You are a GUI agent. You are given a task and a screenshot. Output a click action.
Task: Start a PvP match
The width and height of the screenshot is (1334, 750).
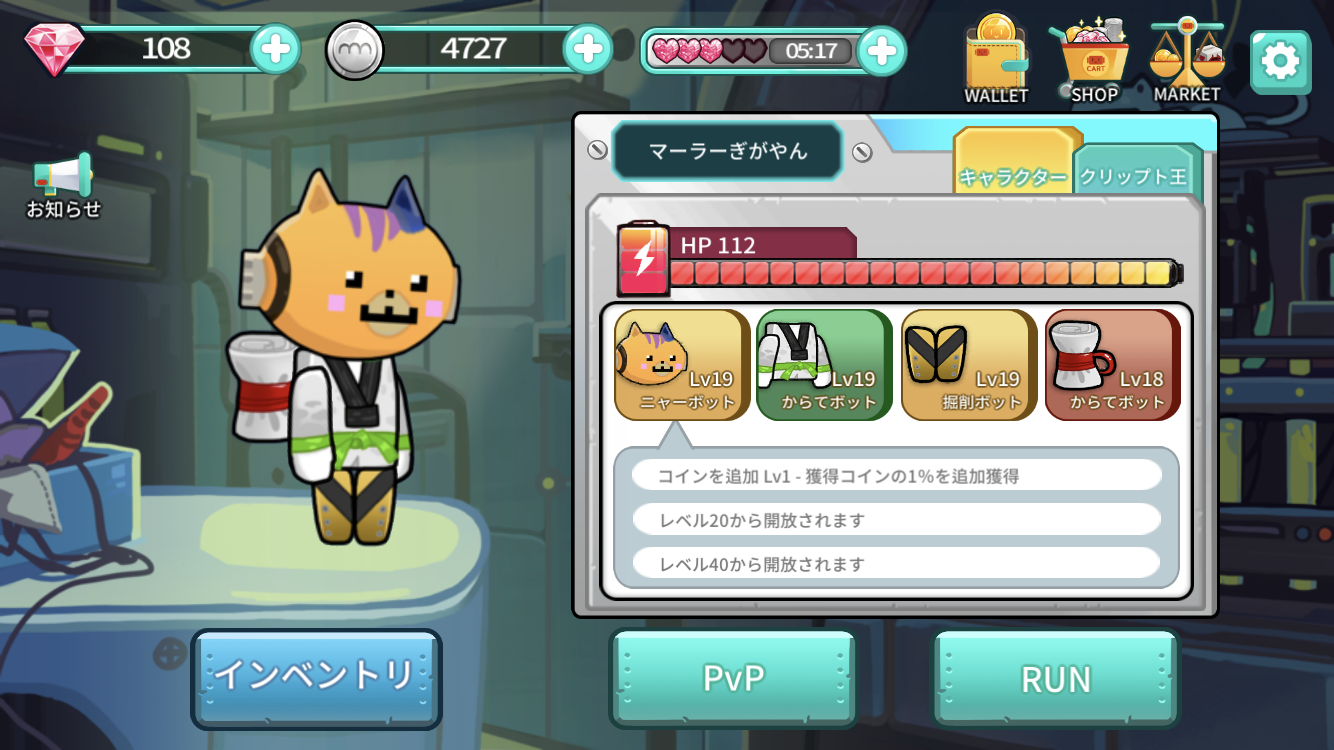(734, 678)
